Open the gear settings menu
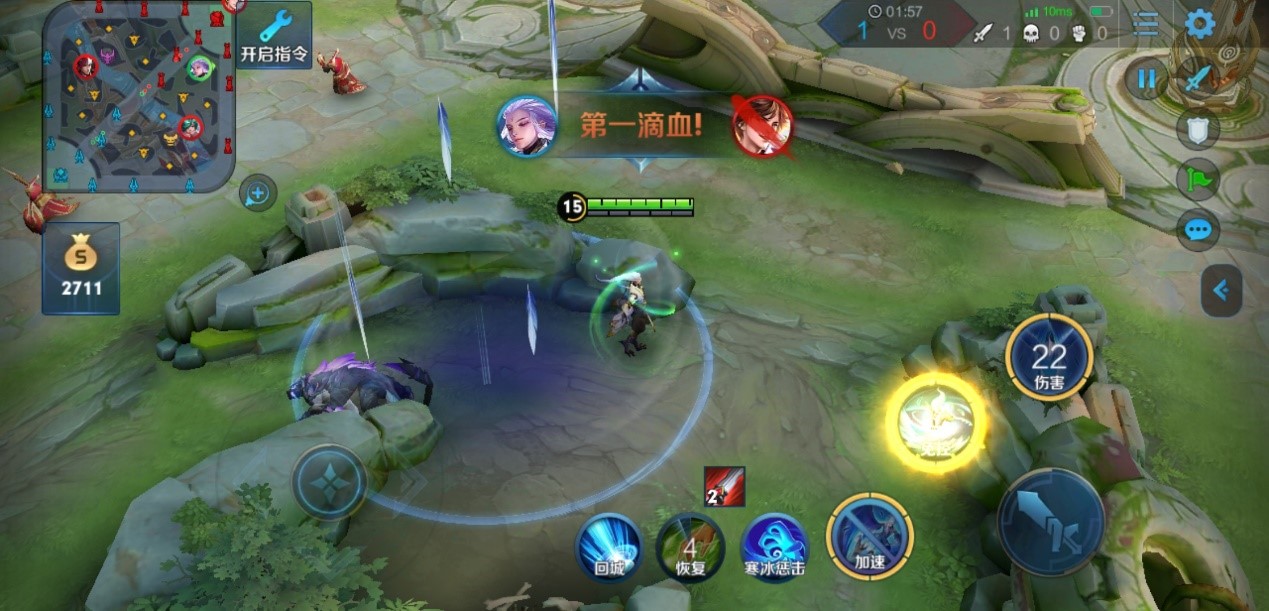Viewport: 1269px width, 611px height. [1199, 24]
